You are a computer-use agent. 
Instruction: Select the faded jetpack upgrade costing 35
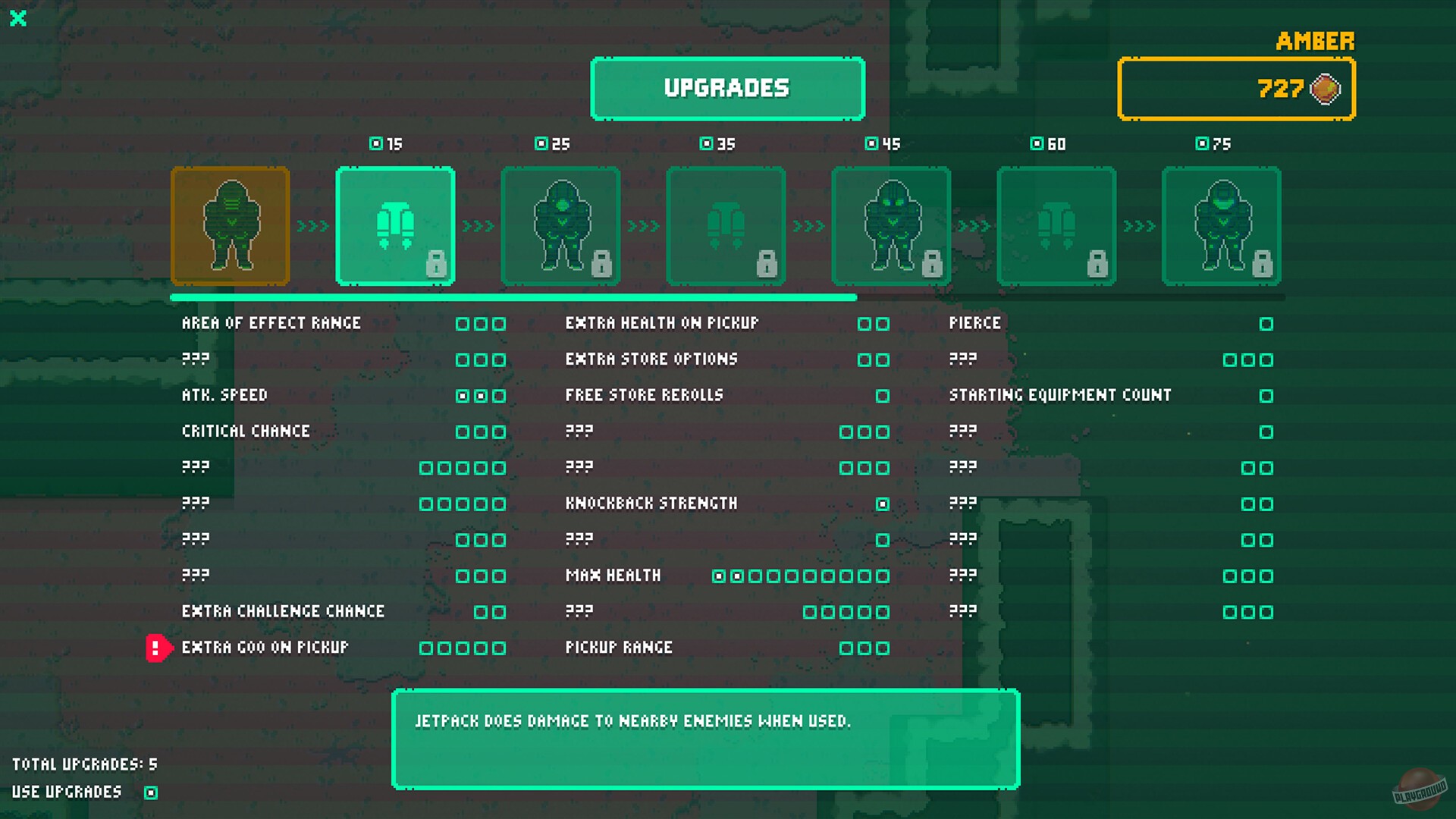point(726,226)
